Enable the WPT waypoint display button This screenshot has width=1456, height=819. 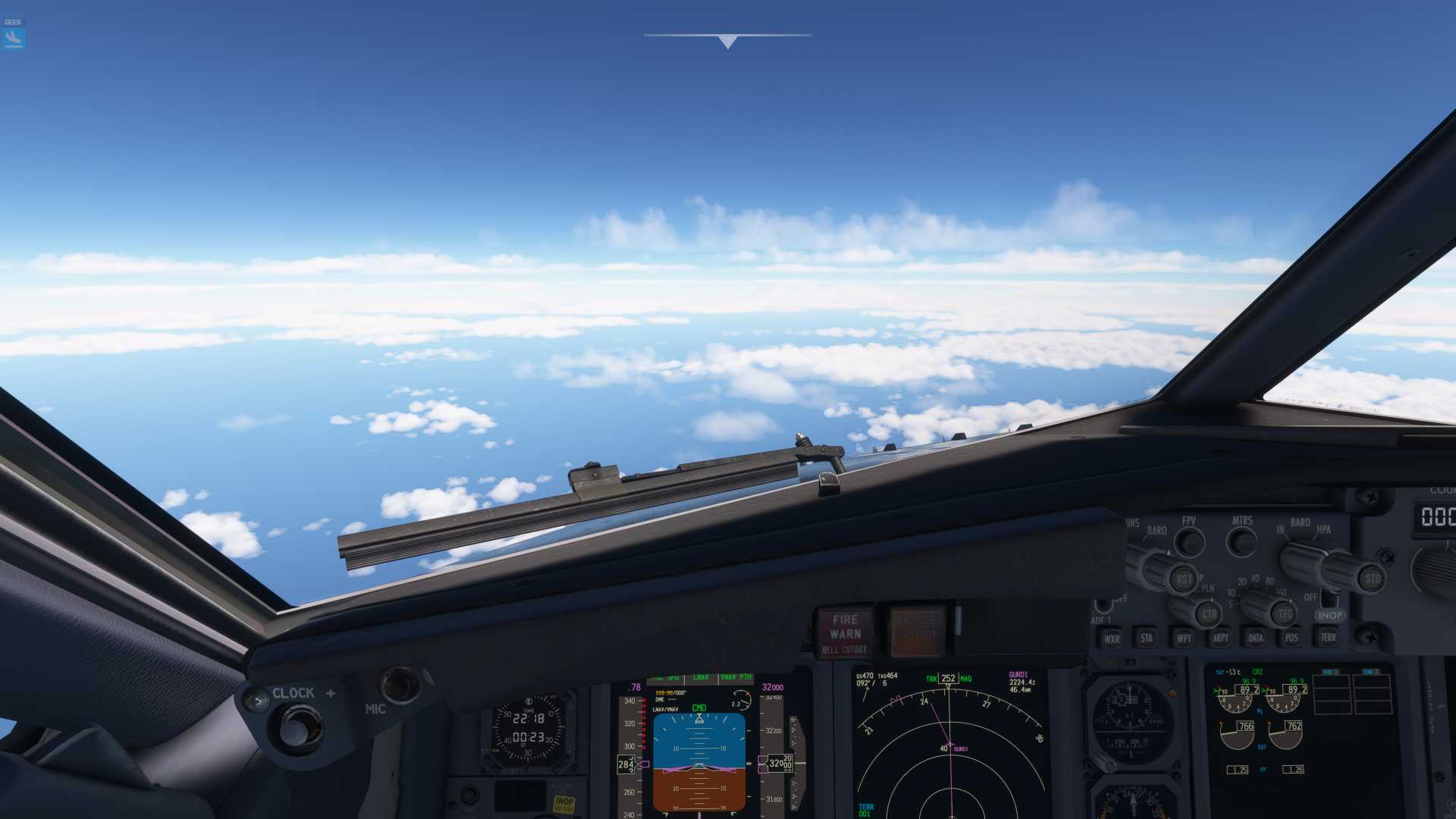1184,638
